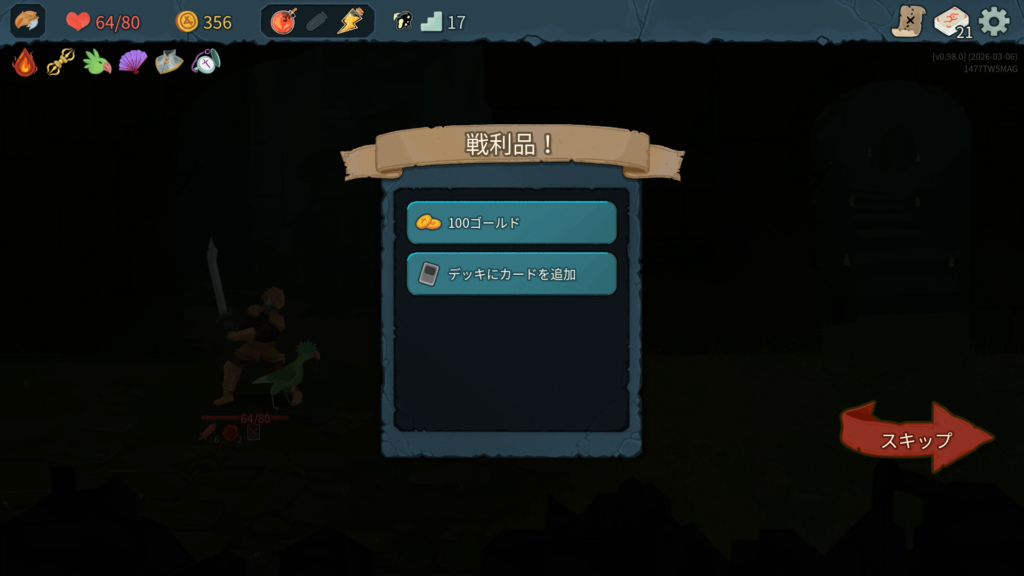Inspect the pocket watch relic
The height and width of the screenshot is (576, 1024).
pos(205,62)
